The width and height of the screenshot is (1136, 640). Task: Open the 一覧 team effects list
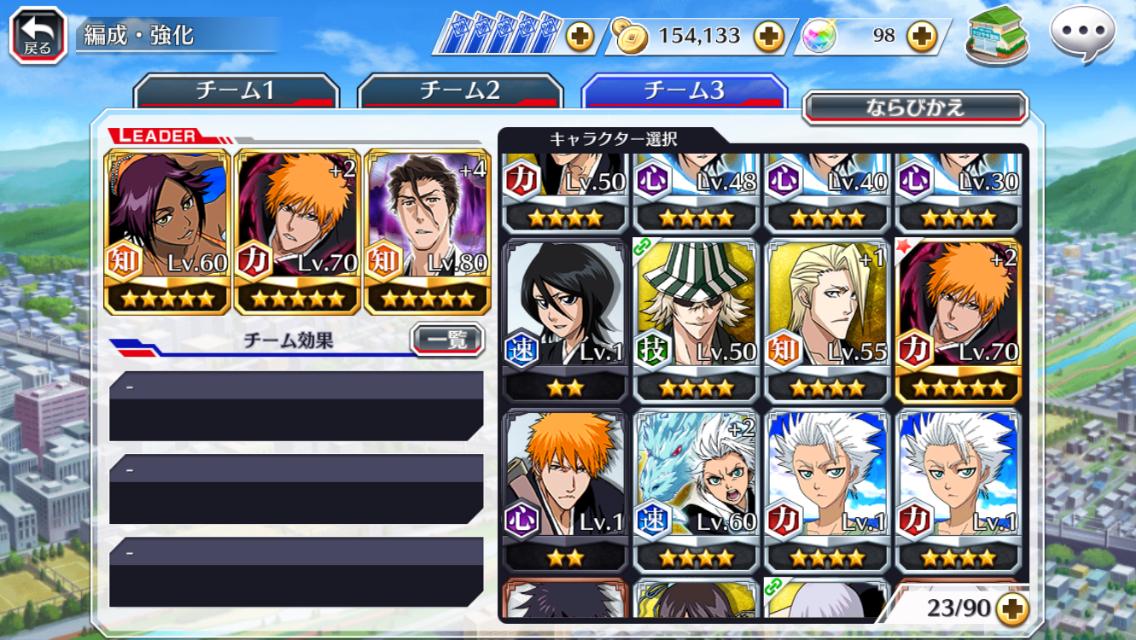[x=447, y=340]
